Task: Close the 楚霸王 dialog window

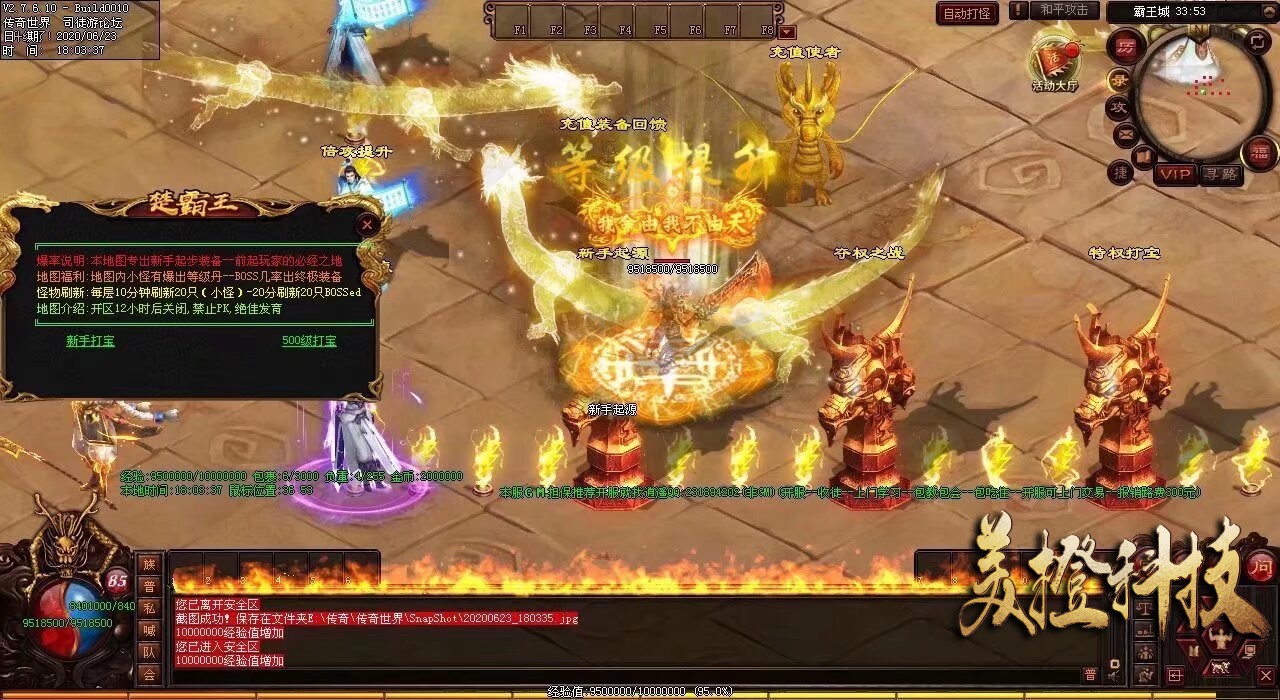Action: (x=368, y=225)
